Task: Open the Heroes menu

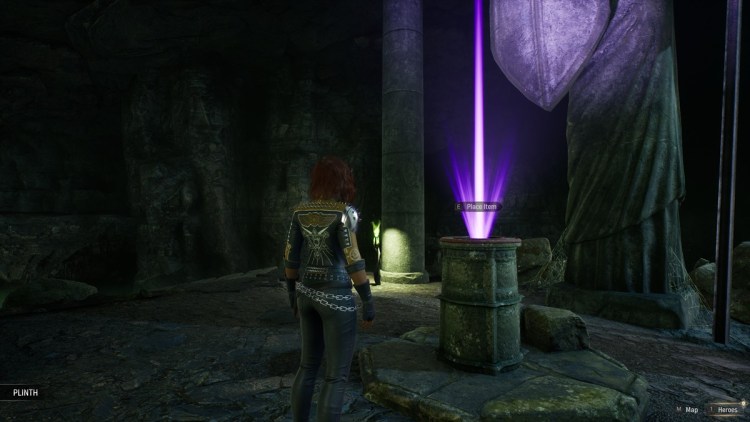Action: click(727, 409)
